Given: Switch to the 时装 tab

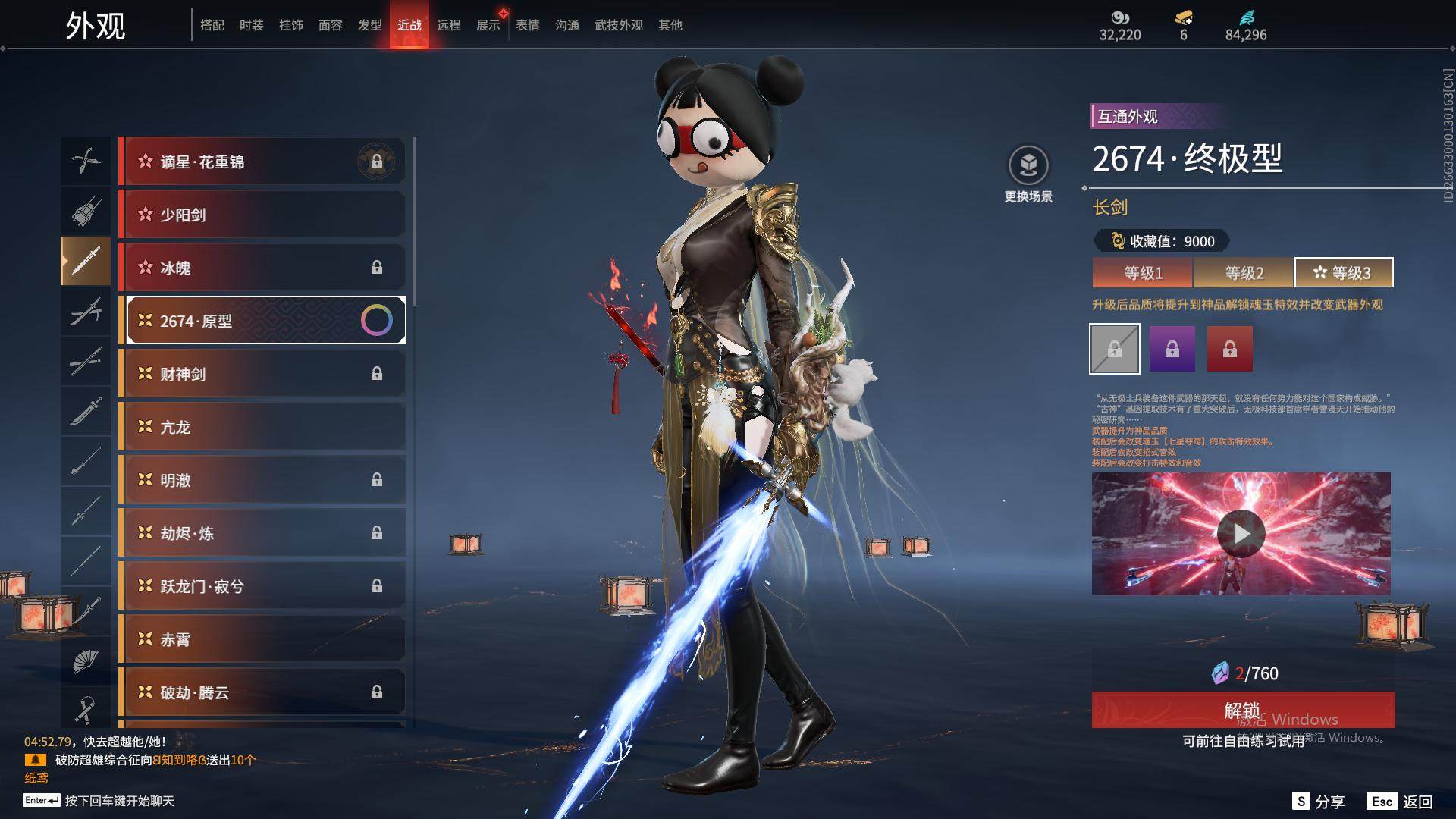Looking at the screenshot, I should click(251, 25).
